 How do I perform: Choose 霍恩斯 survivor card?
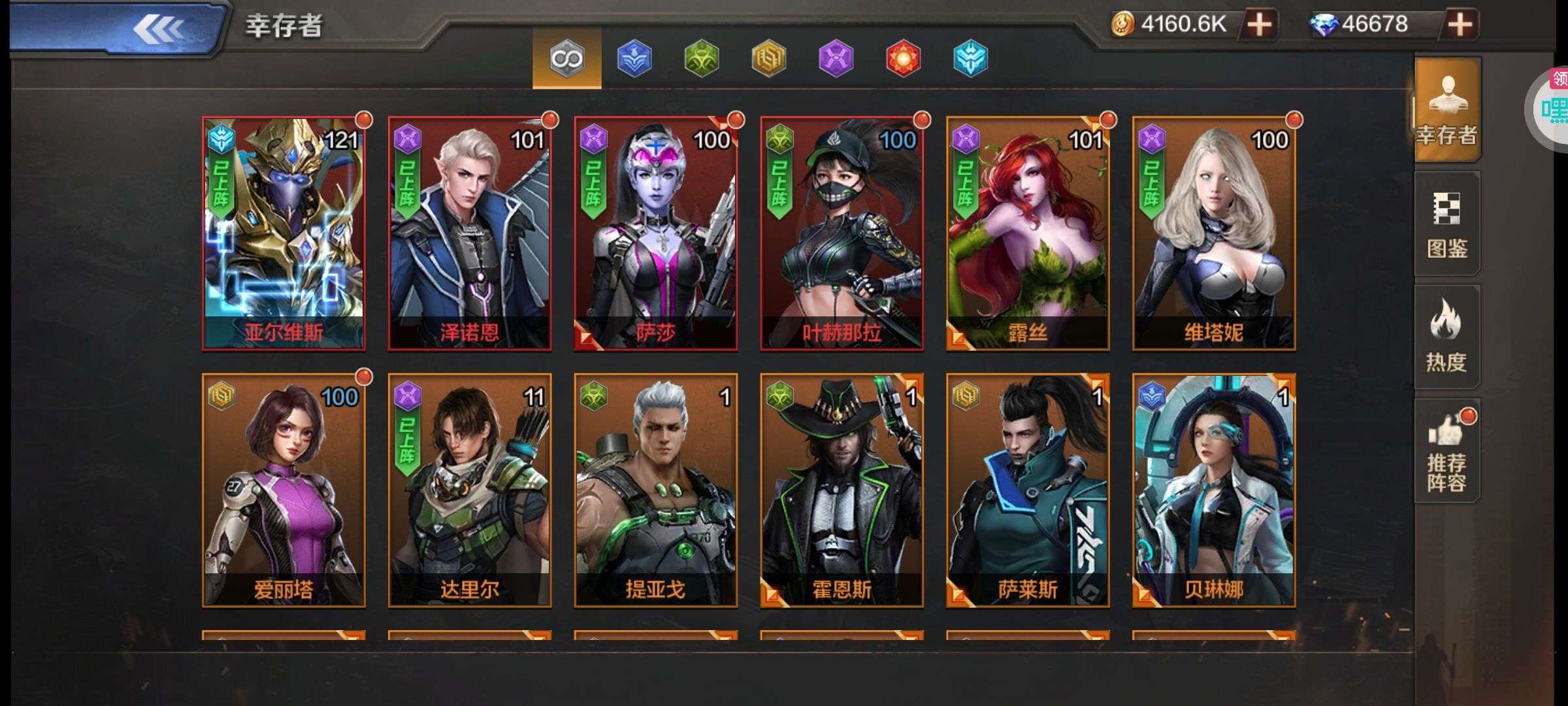pos(841,490)
